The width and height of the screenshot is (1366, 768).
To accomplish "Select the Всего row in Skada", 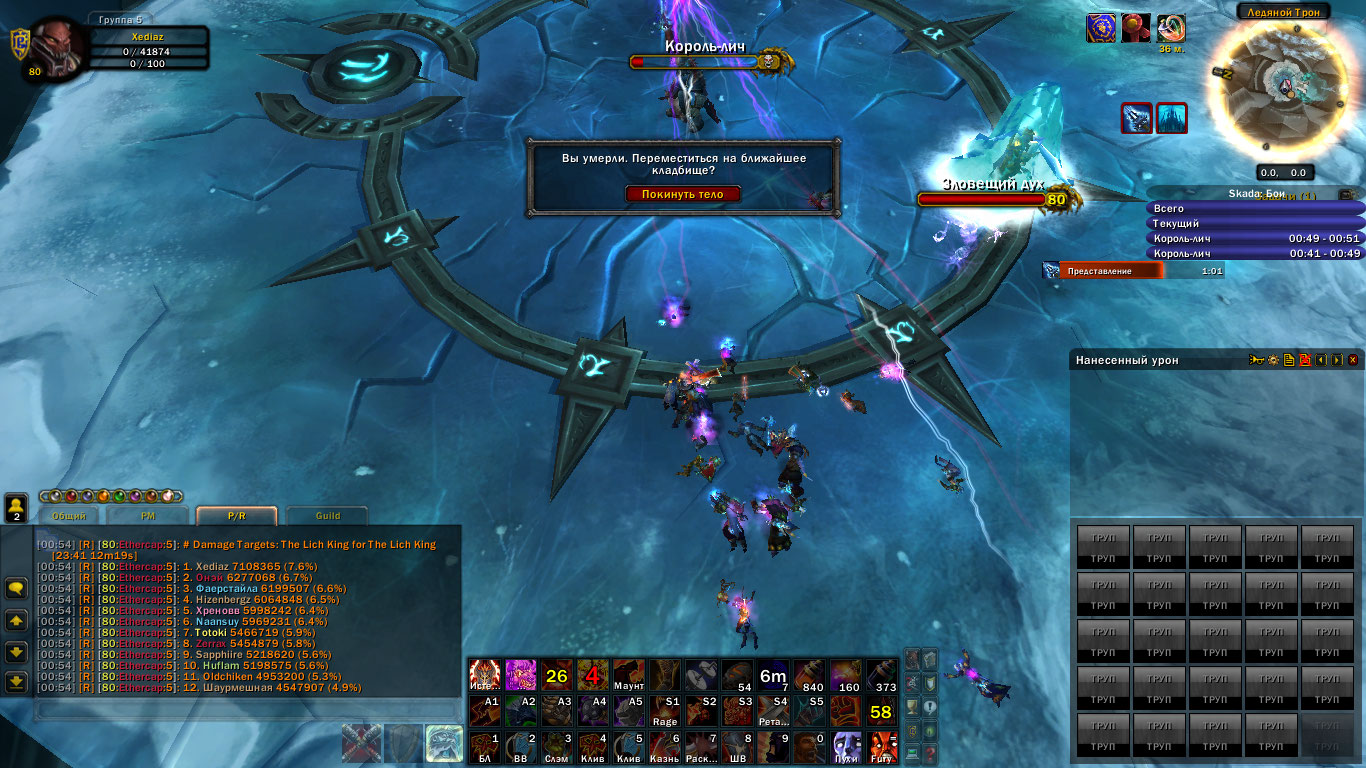I will click(x=1255, y=209).
